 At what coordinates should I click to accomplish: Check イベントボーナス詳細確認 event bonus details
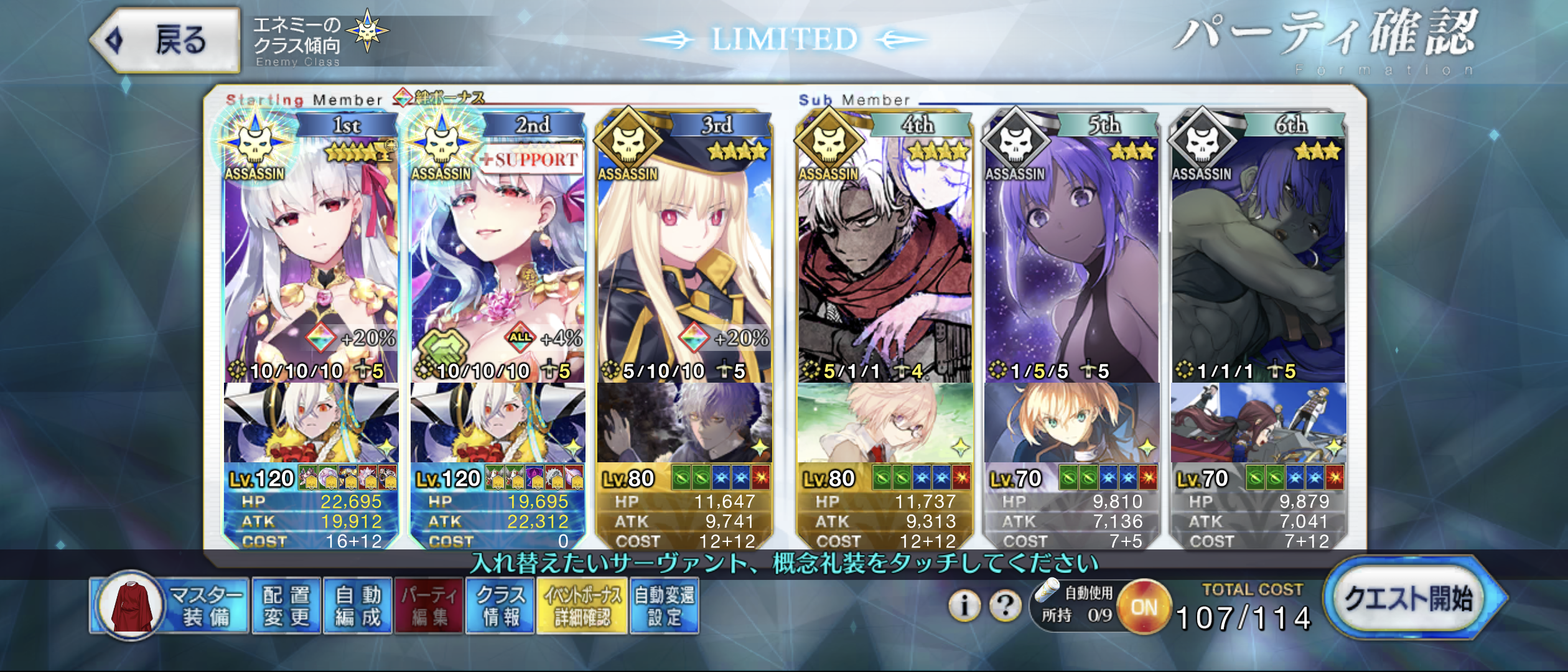582,606
